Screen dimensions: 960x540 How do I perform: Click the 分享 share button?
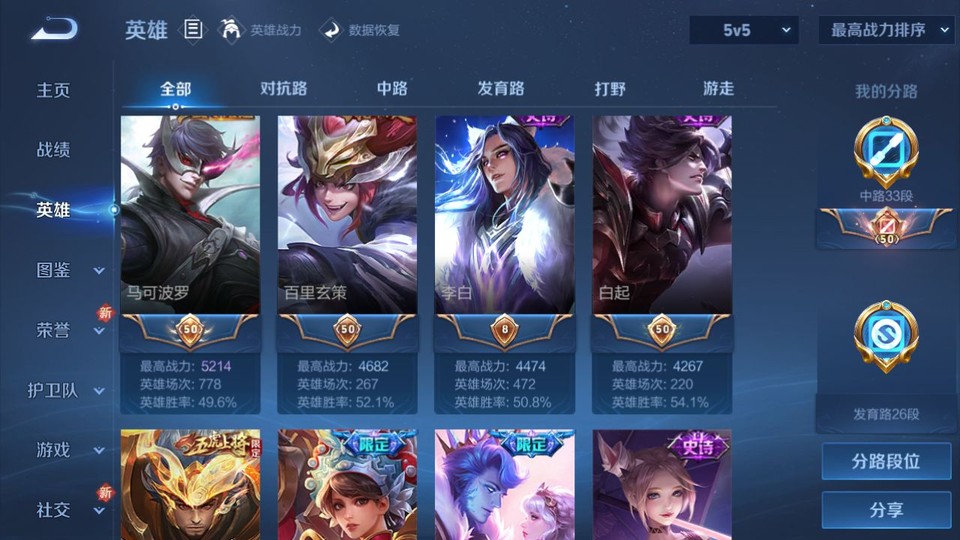886,510
